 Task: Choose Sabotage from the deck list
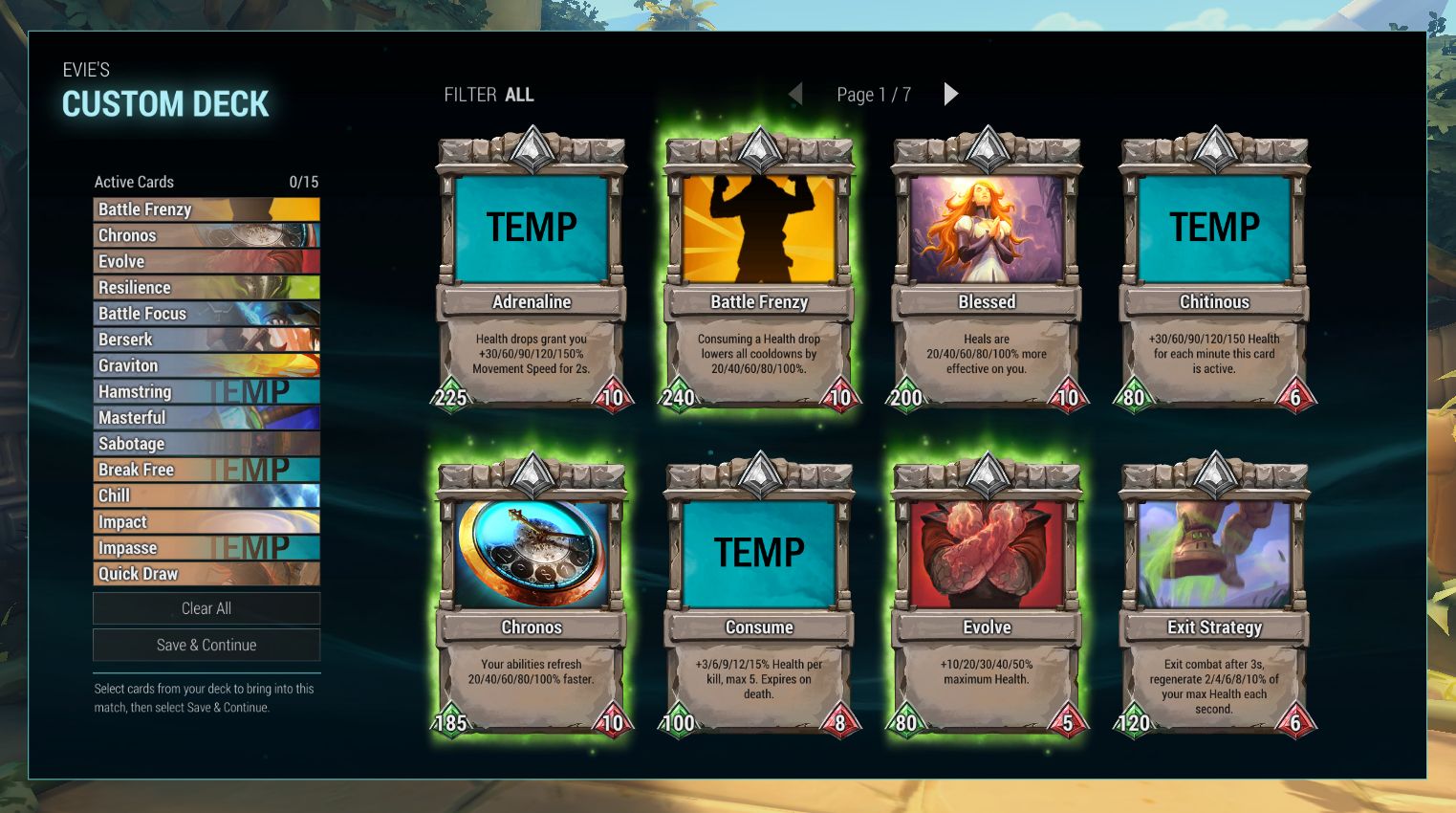pyautogui.click(x=206, y=444)
